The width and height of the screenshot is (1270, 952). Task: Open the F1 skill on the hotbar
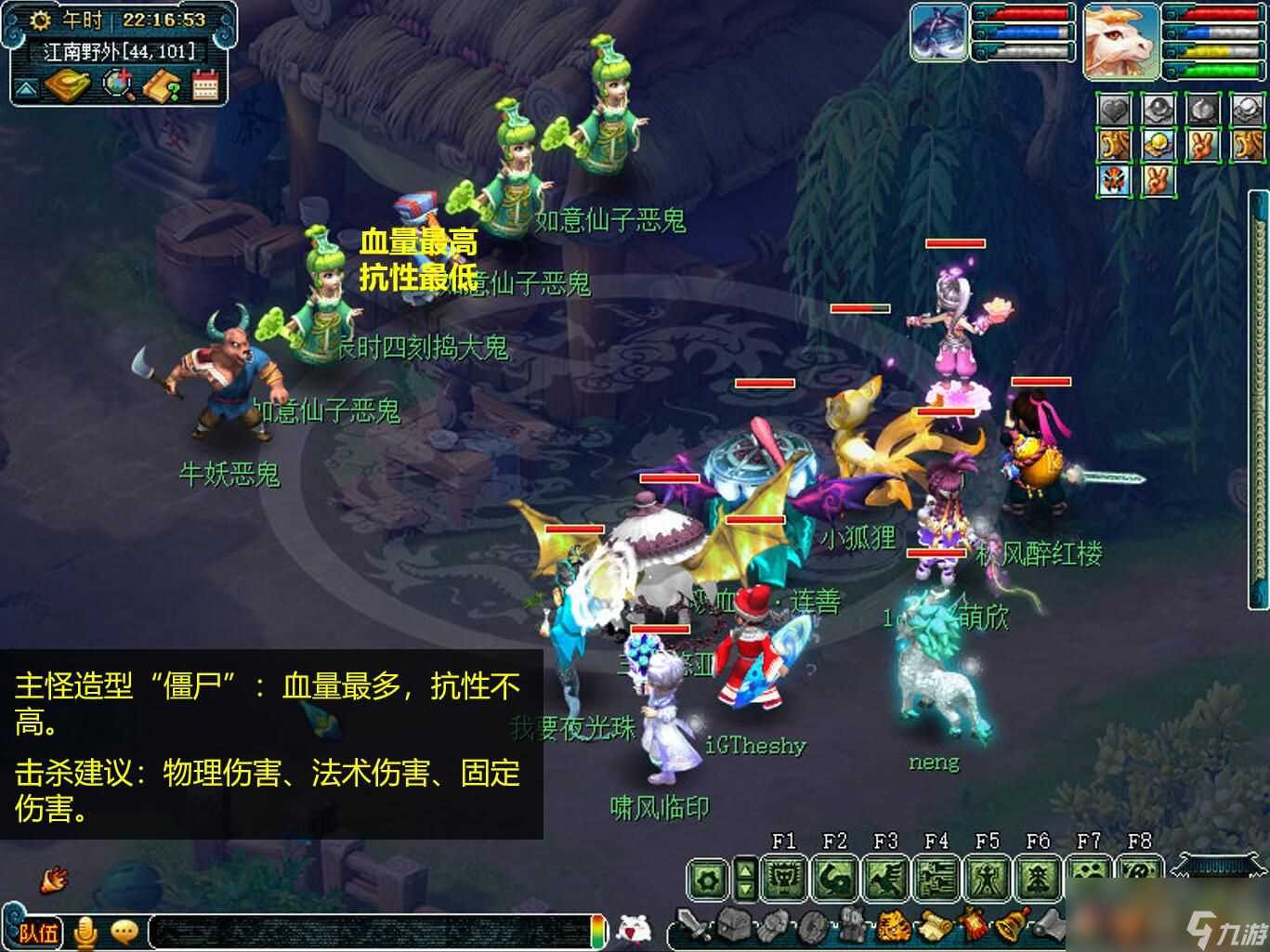tap(783, 876)
